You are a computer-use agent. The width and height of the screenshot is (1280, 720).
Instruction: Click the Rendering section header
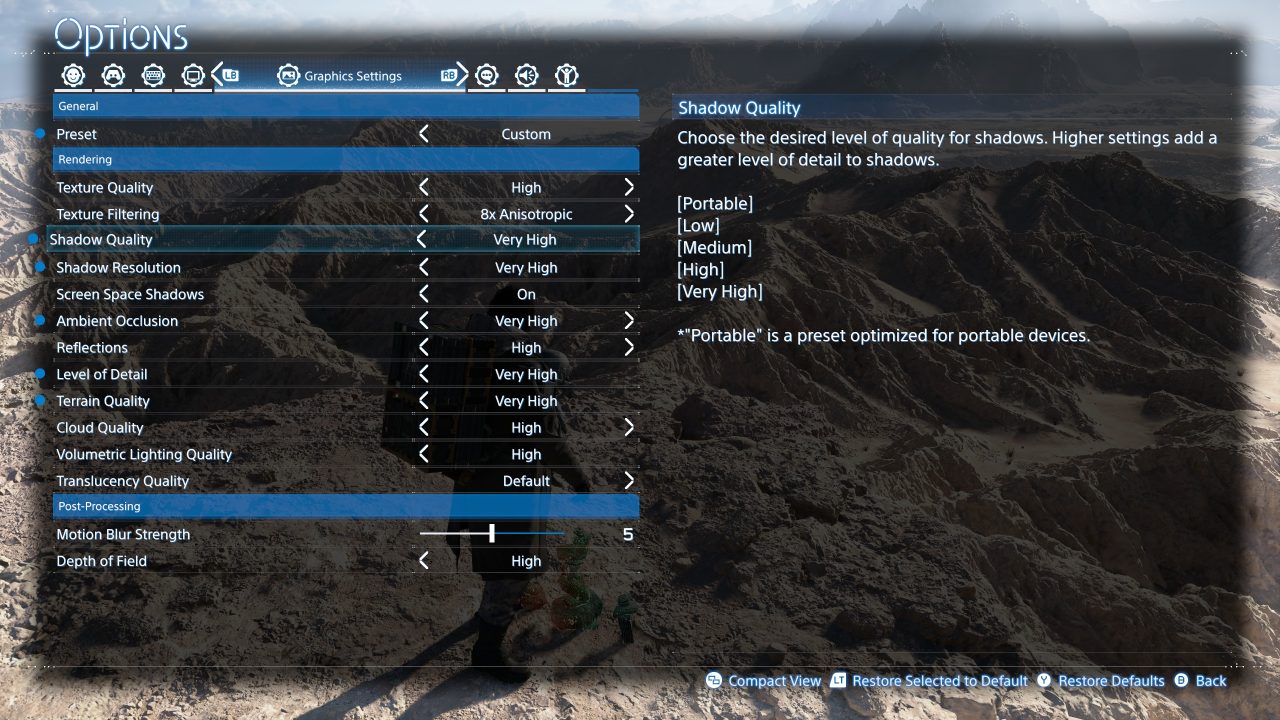click(346, 159)
